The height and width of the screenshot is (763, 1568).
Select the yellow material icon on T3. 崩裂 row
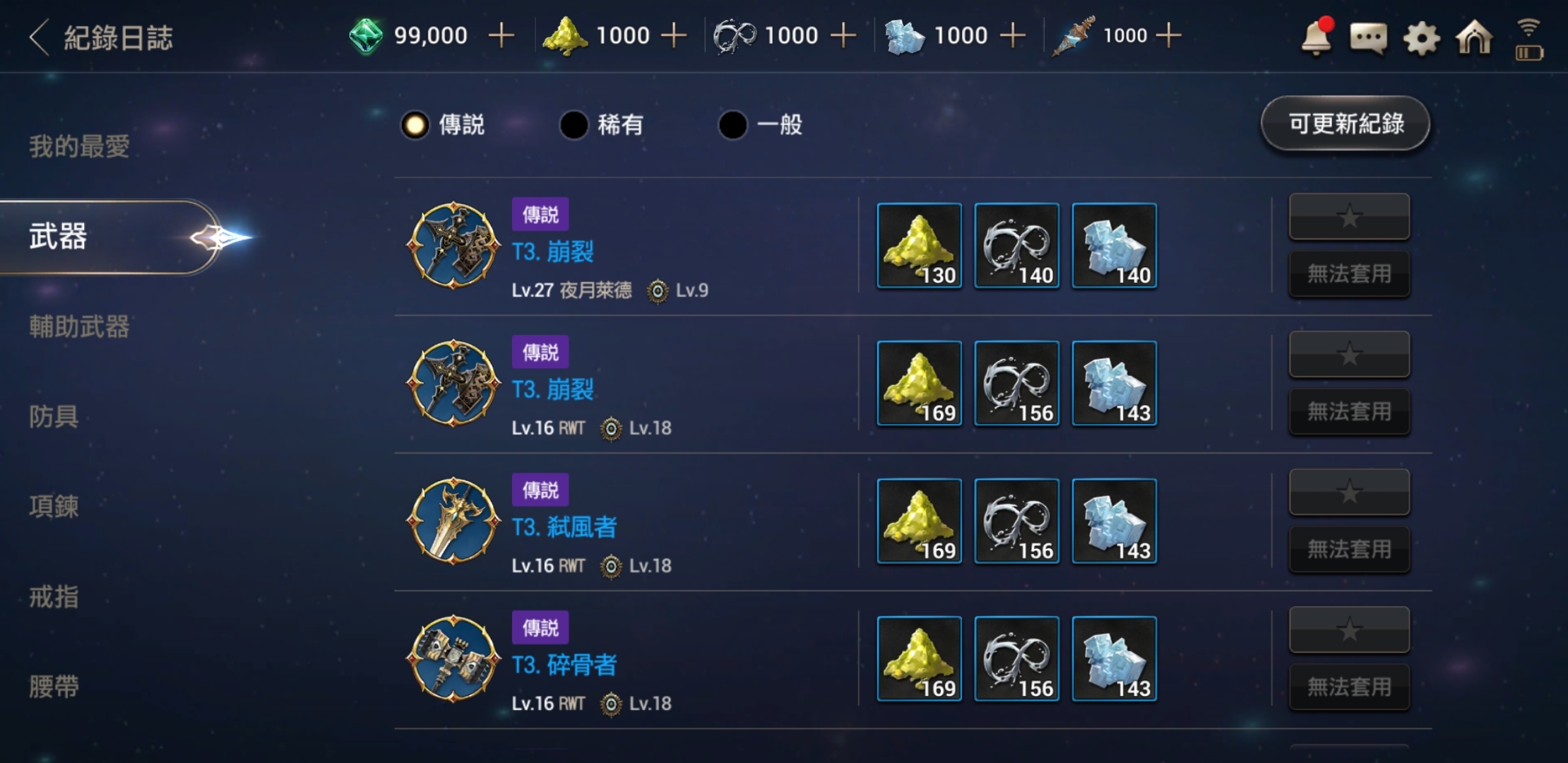click(919, 246)
